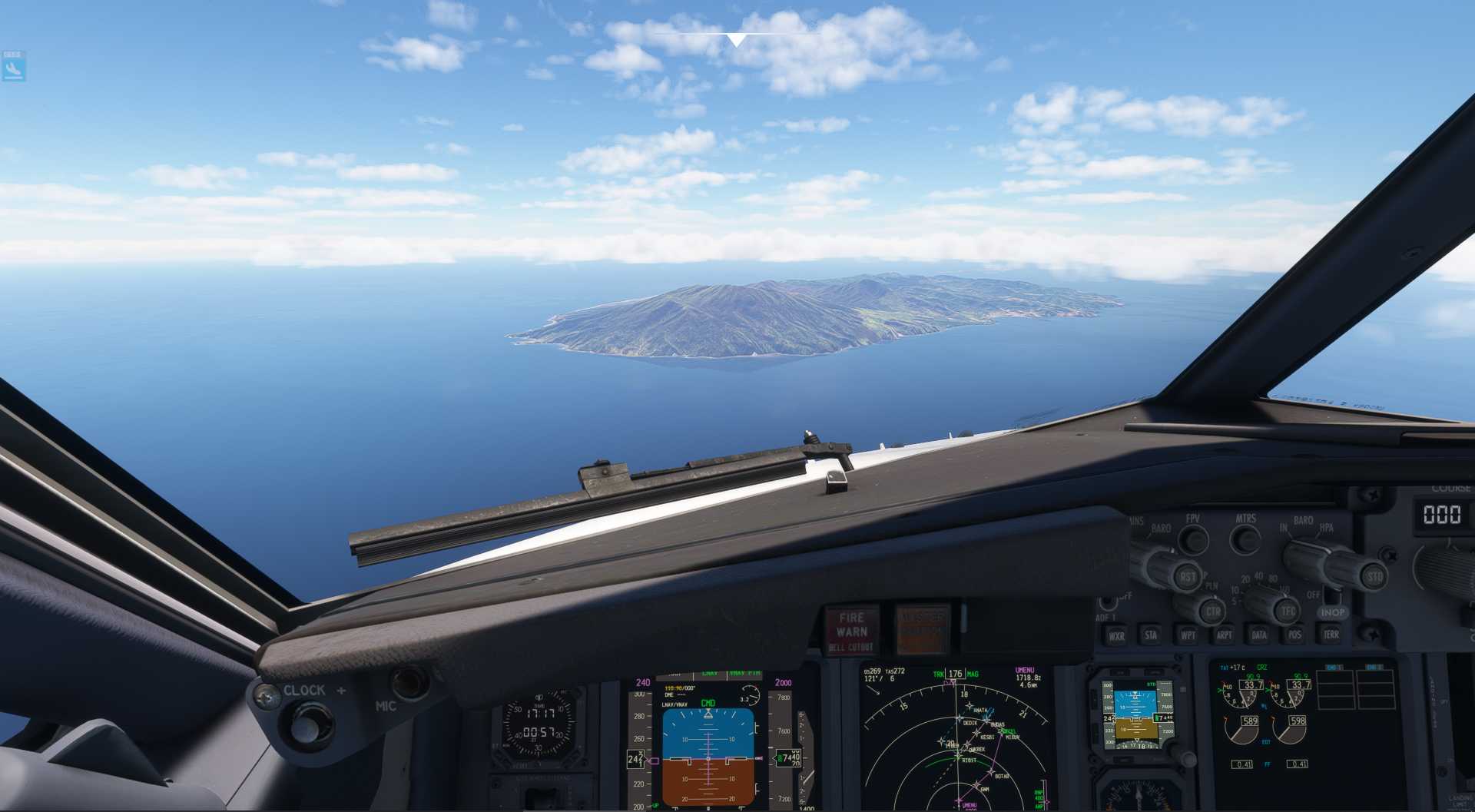Toggle the STA stations button
The height and width of the screenshot is (812, 1475).
1151,635
